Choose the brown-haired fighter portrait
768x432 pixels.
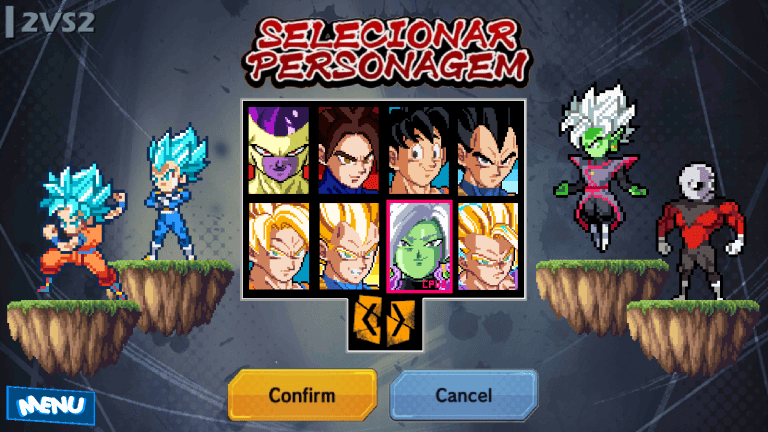[349, 150]
